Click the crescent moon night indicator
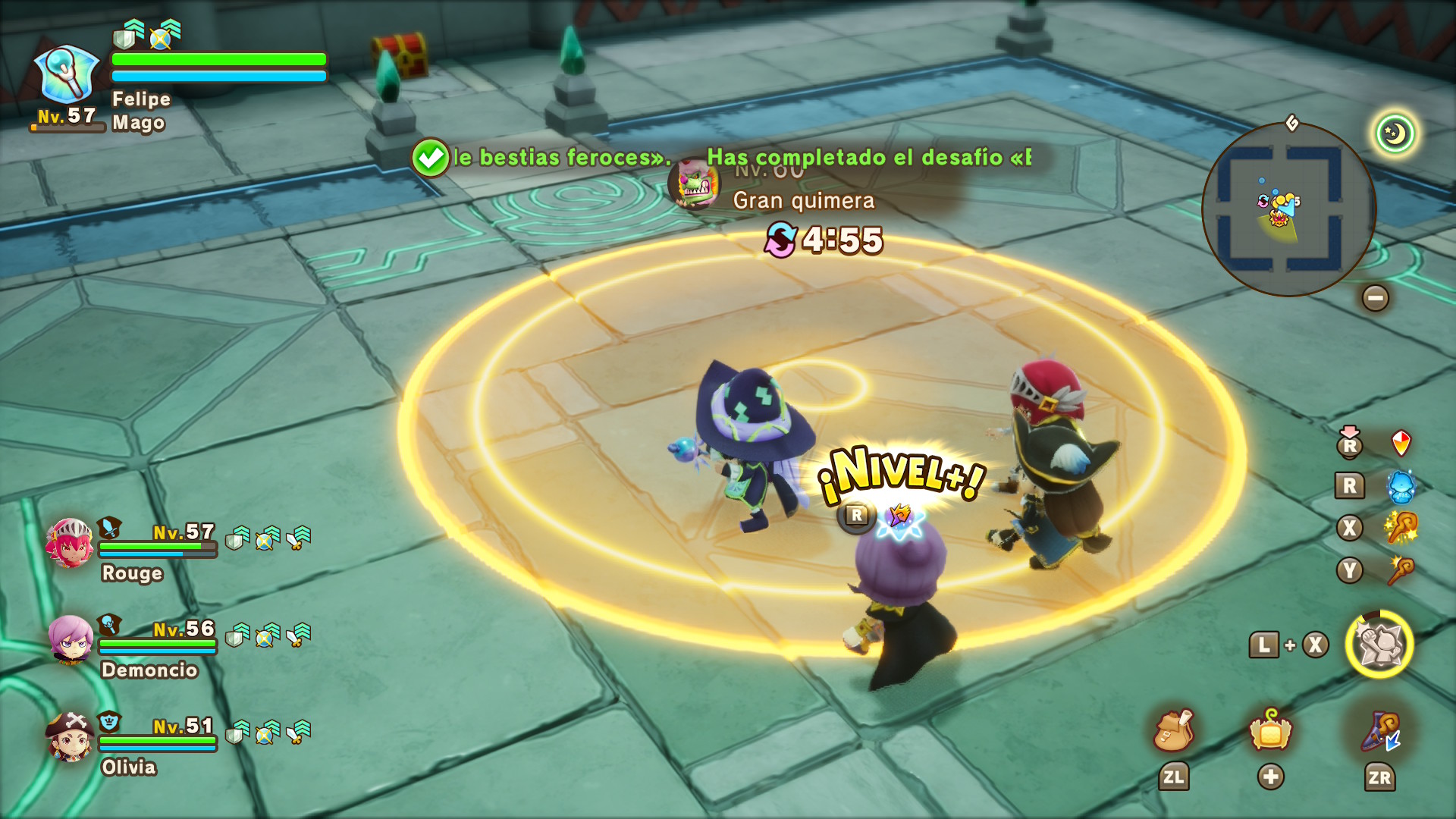This screenshot has height=819, width=1456. pyautogui.click(x=1395, y=134)
